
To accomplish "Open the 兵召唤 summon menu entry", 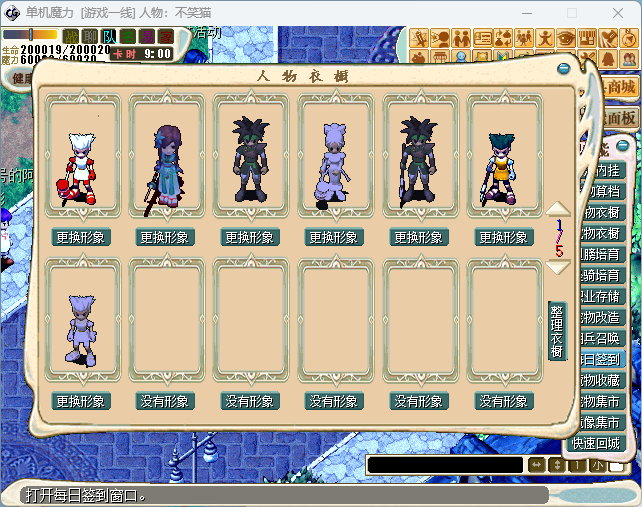I will click(602, 338).
